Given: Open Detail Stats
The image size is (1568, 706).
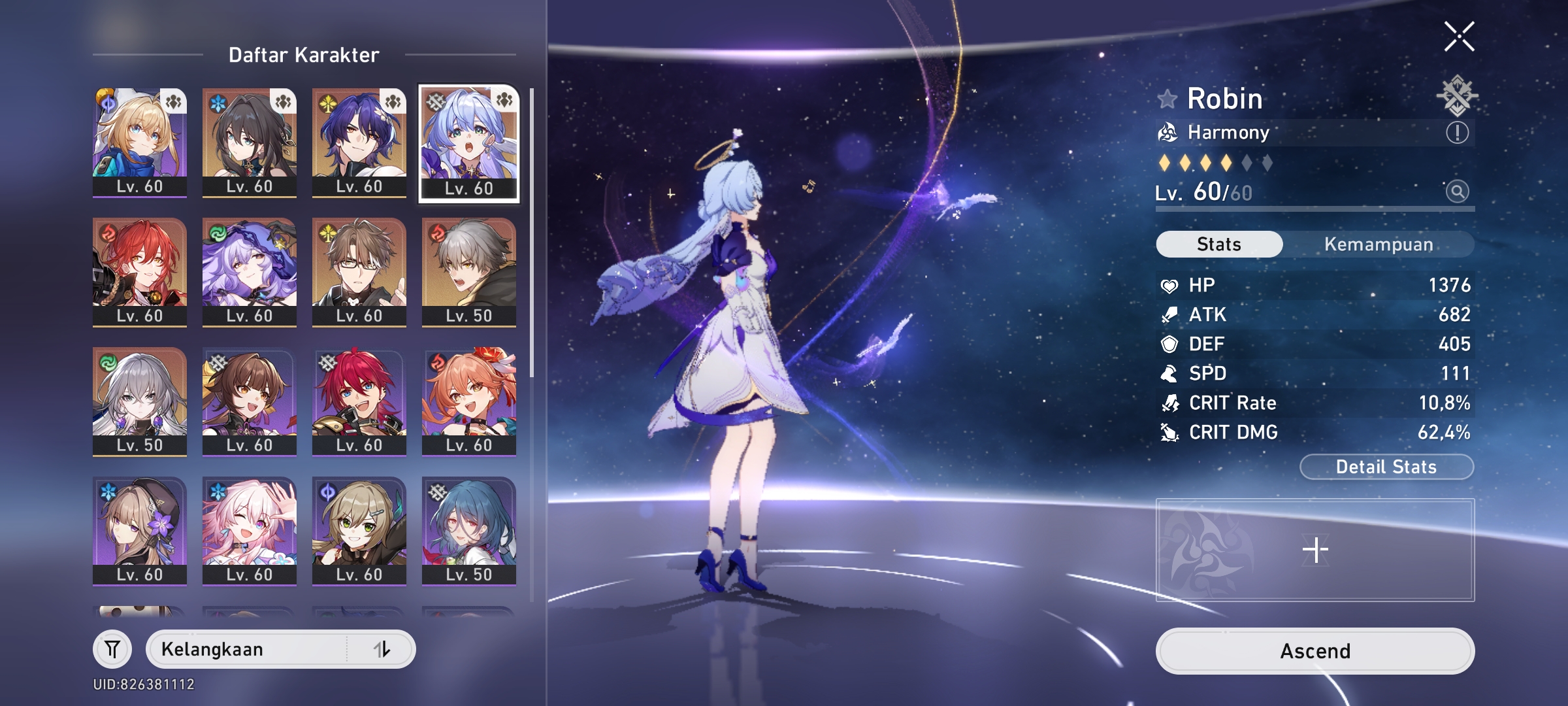Looking at the screenshot, I should point(1385,466).
